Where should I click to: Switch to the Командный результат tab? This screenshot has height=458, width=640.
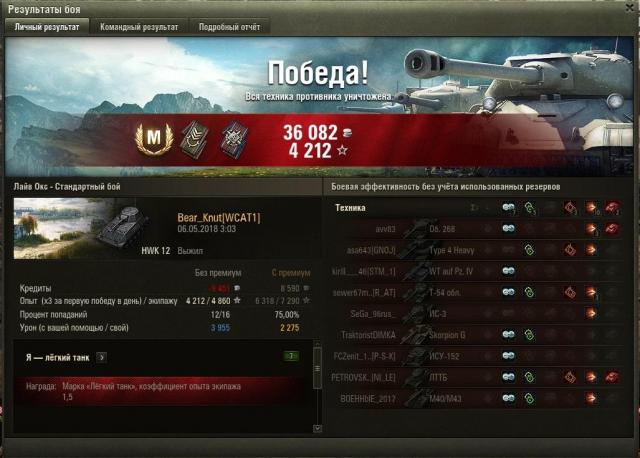tap(139, 27)
